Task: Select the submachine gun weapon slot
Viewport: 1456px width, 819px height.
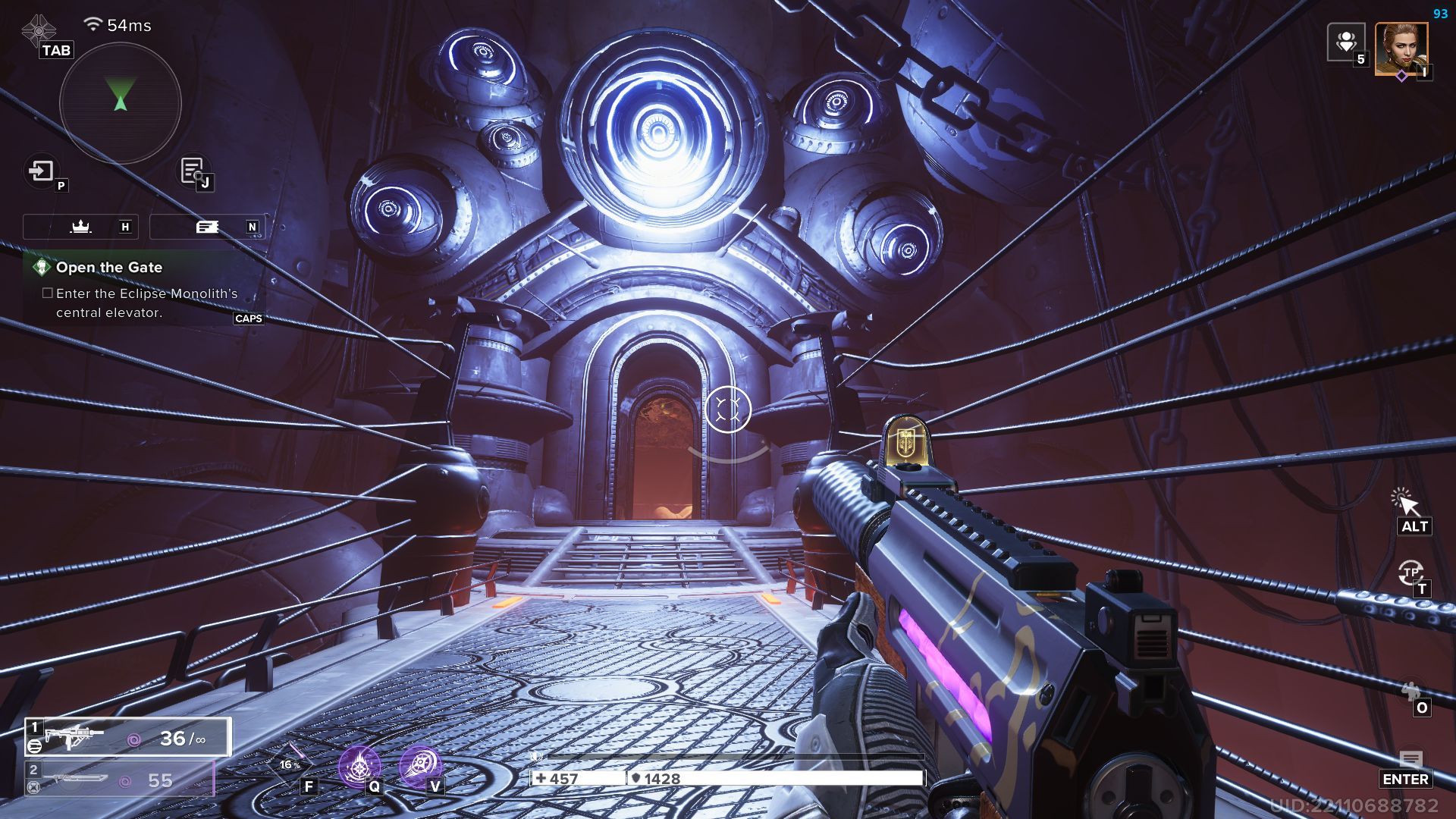Action: 127,737
